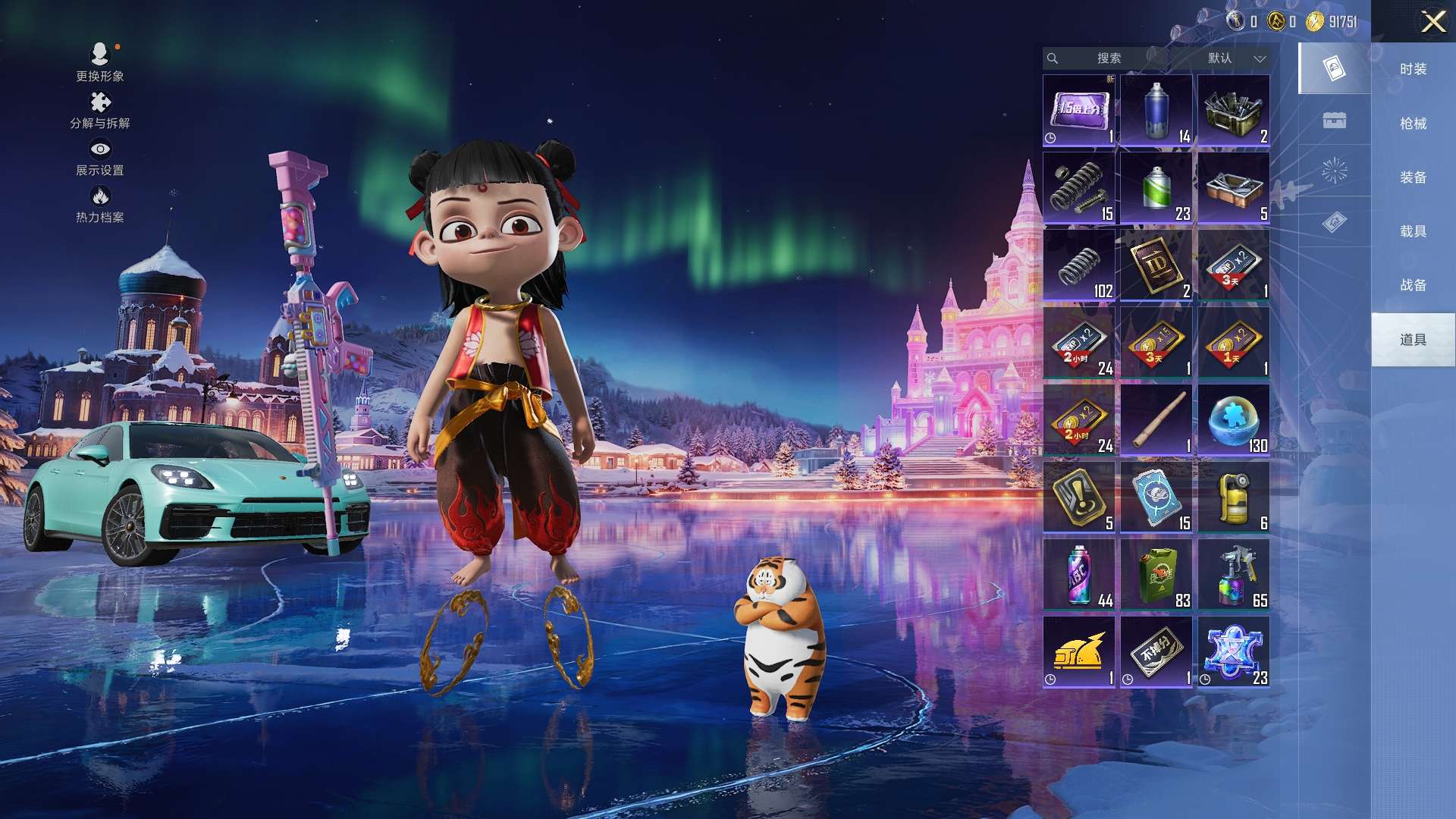
Task: Switch to the 枪械 (firearms) tab
Action: (1413, 123)
